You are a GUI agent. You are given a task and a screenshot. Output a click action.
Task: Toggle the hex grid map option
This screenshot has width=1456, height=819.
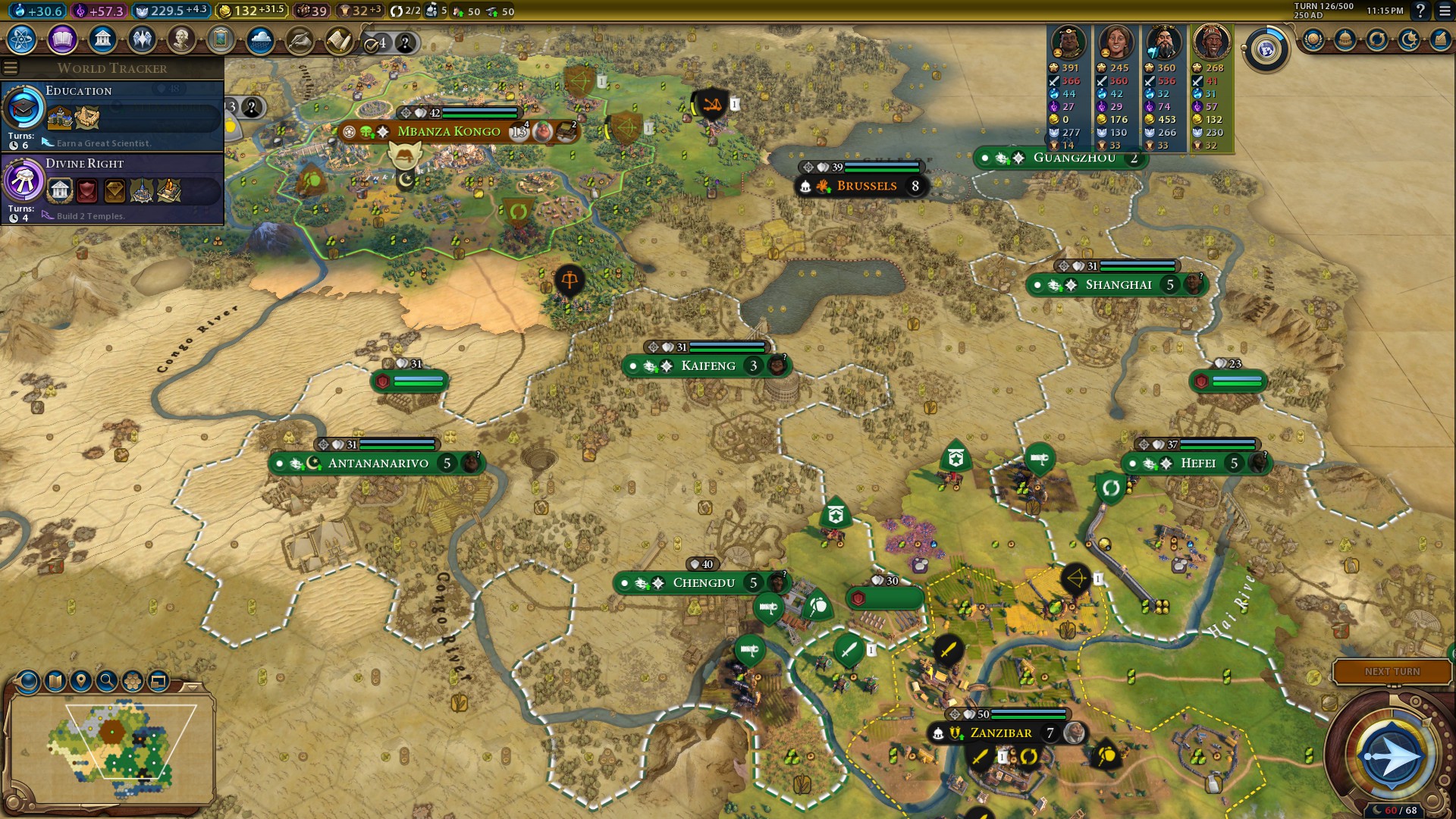tap(133, 681)
